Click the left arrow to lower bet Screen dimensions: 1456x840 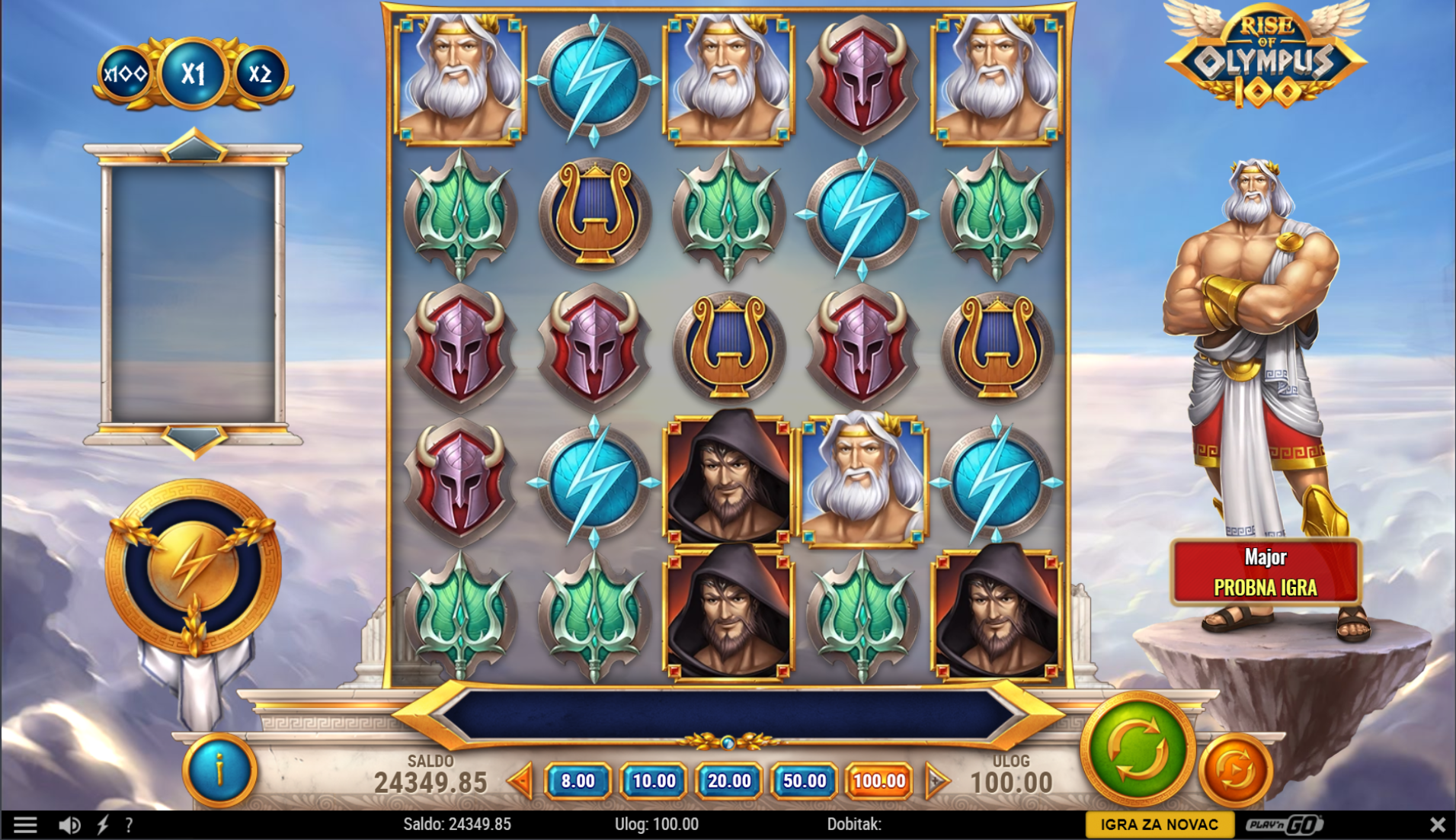pyautogui.click(x=521, y=781)
